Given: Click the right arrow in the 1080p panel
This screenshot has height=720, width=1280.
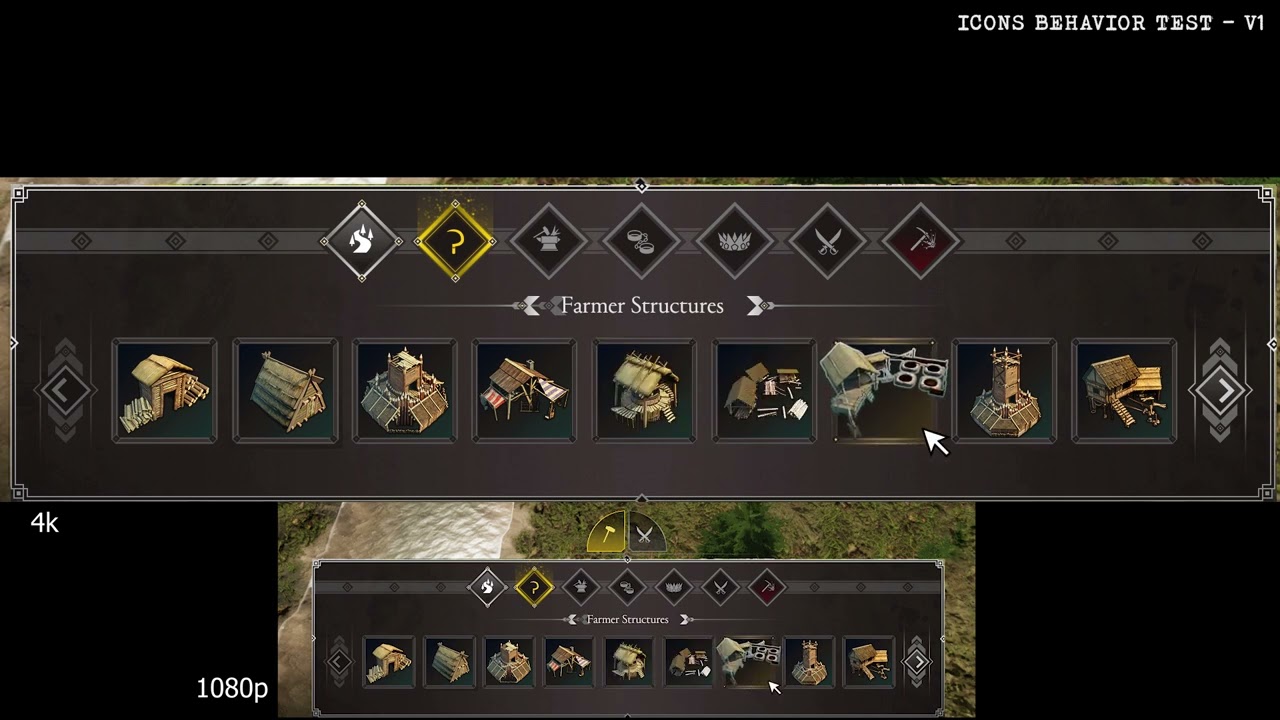Looking at the screenshot, I should click(916, 662).
